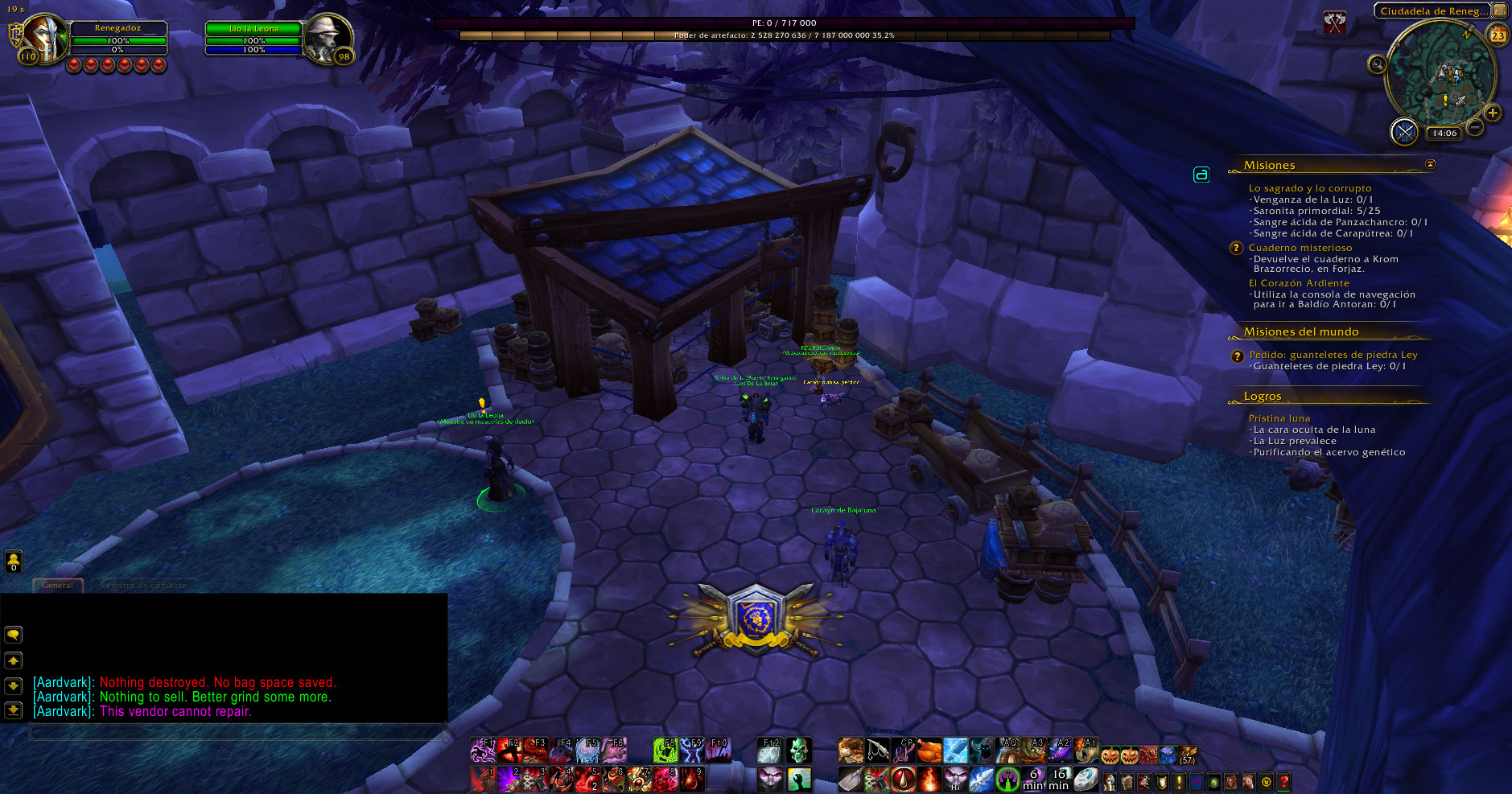1512x794 pixels.
Task: Select the quest Lo sagrado y lo corrupto
Action: (x=1309, y=188)
